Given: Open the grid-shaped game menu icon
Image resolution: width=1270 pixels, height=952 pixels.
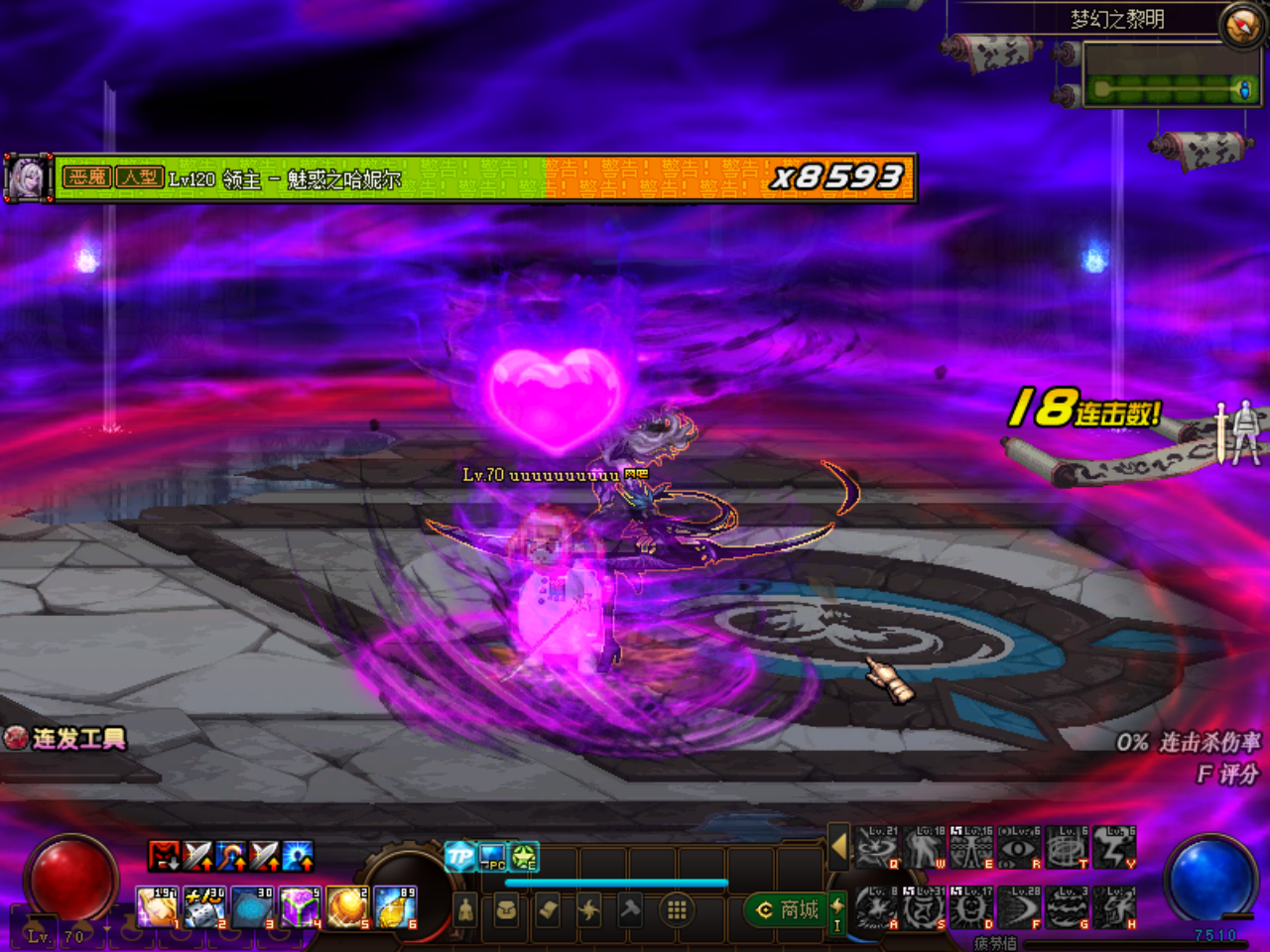Looking at the screenshot, I should coord(676,907).
